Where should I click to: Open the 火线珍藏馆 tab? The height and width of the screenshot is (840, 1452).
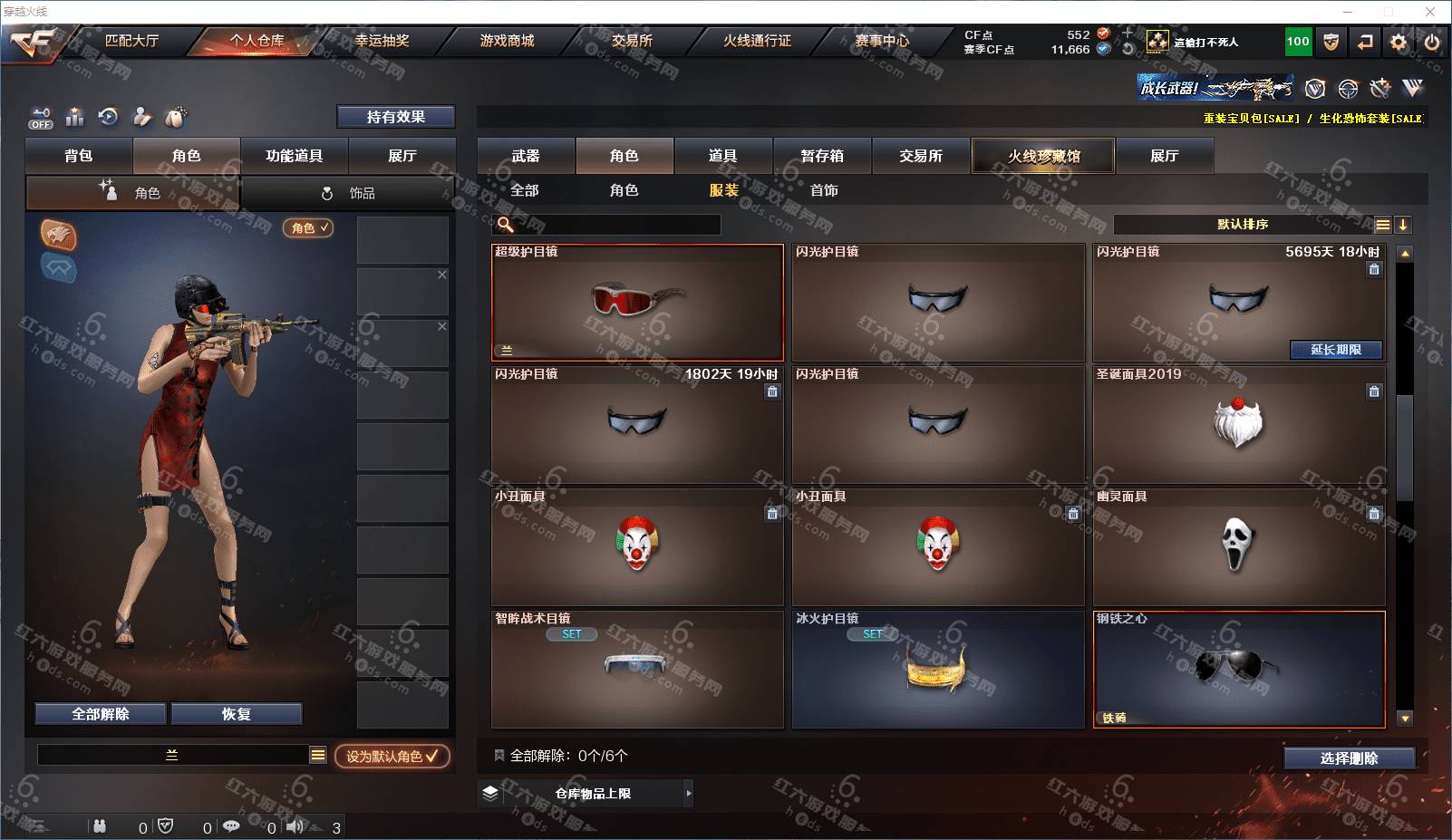[1043, 156]
